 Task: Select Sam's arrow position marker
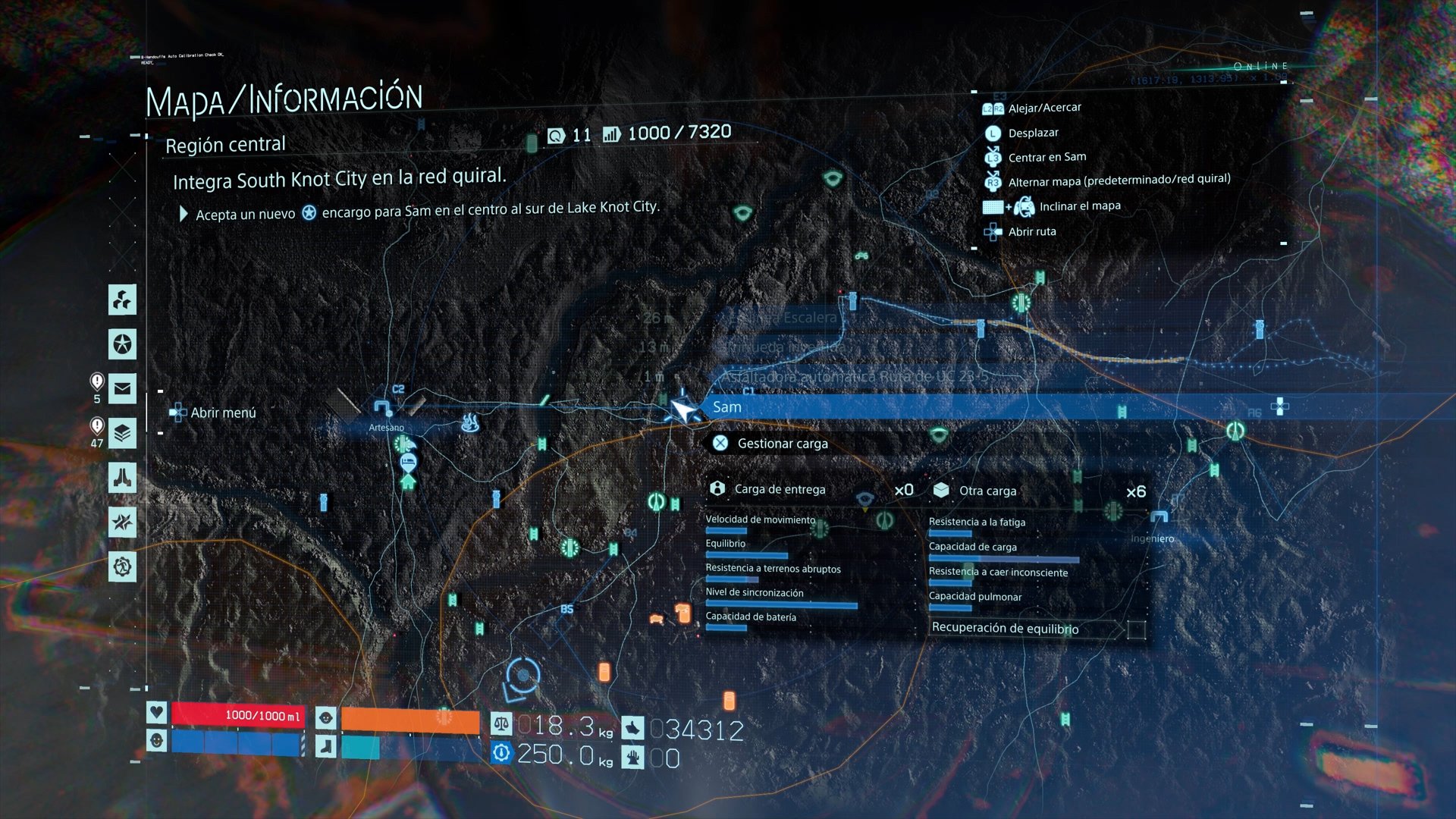[682, 409]
